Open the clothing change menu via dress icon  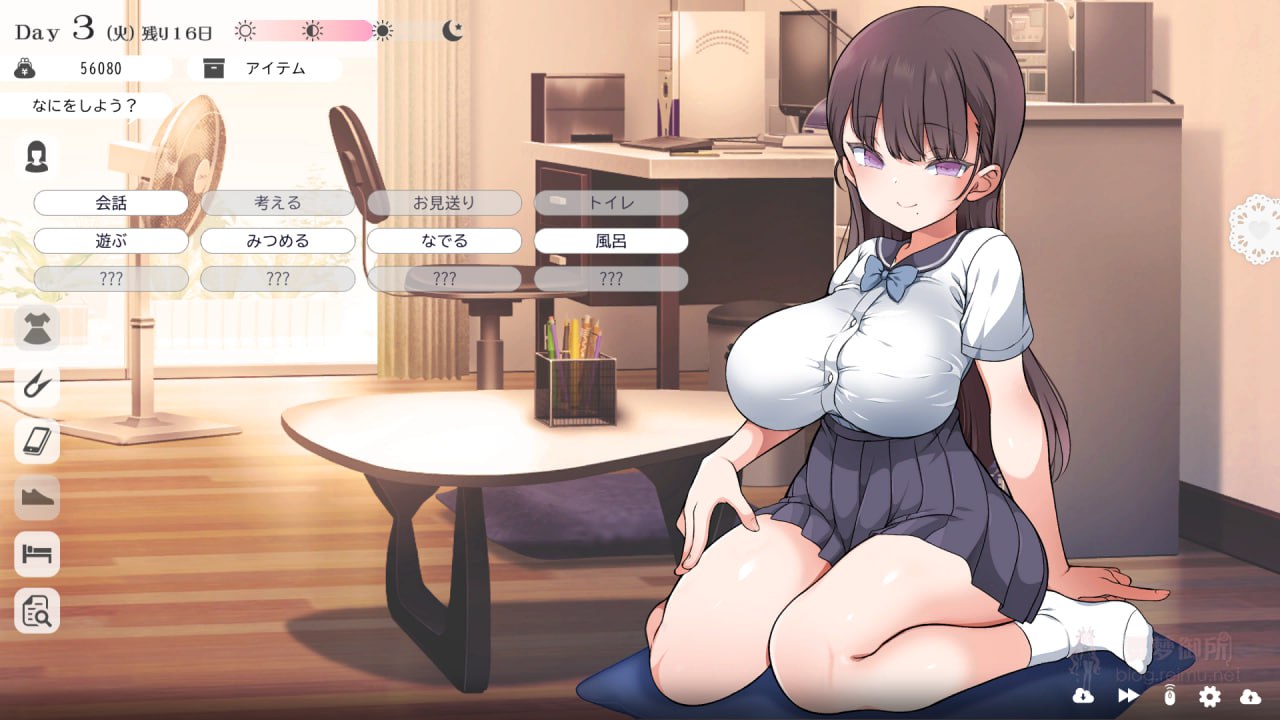(x=35, y=327)
